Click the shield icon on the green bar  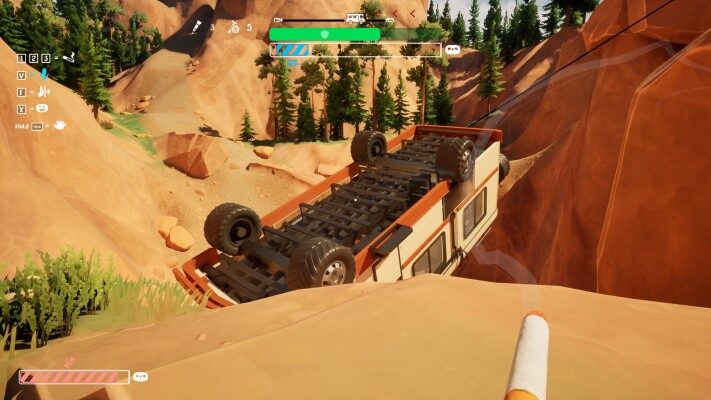(x=323, y=34)
